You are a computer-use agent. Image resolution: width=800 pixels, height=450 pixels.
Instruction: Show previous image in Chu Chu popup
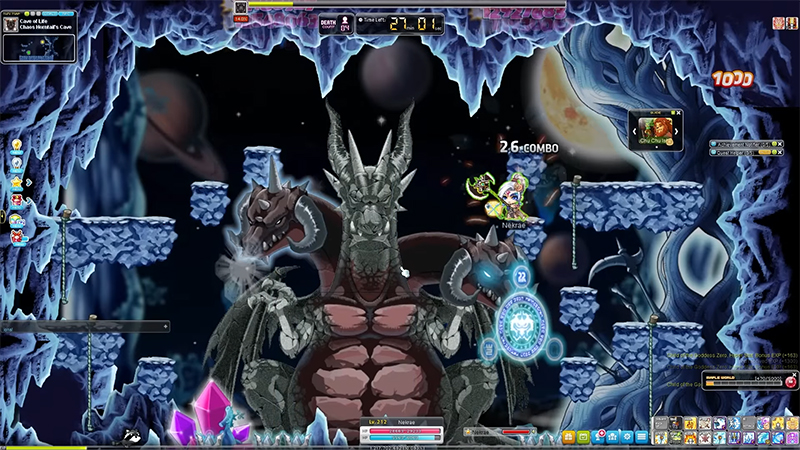click(x=634, y=132)
